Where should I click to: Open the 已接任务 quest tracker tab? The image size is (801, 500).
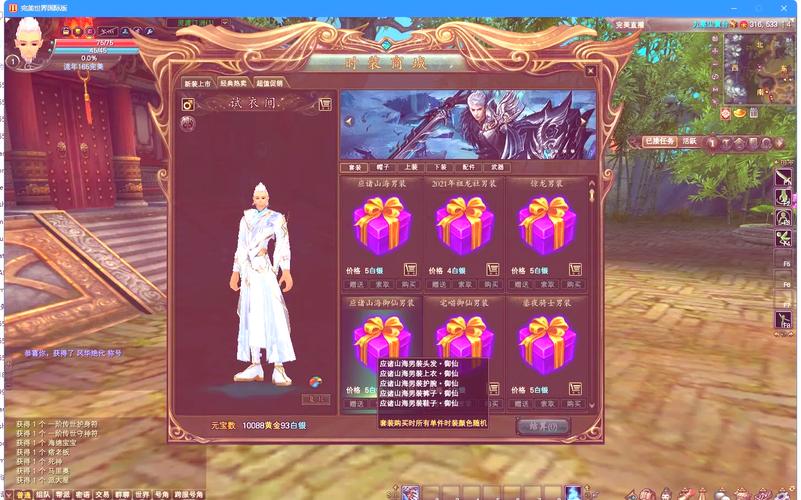click(659, 142)
